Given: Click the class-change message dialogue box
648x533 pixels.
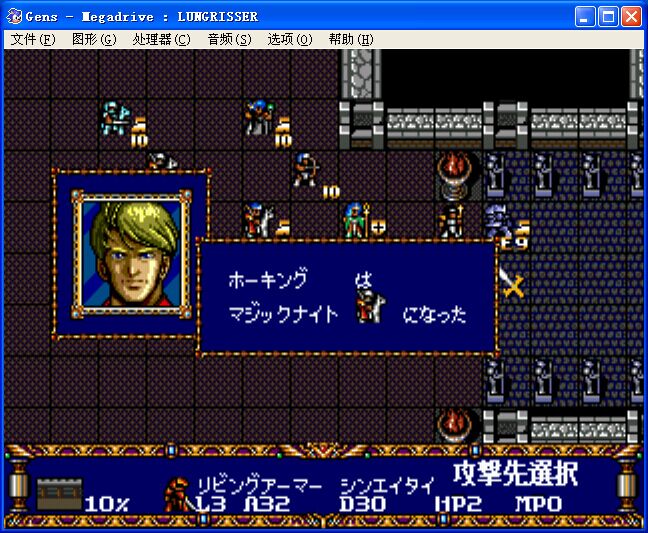Looking at the screenshot, I should 347,298.
